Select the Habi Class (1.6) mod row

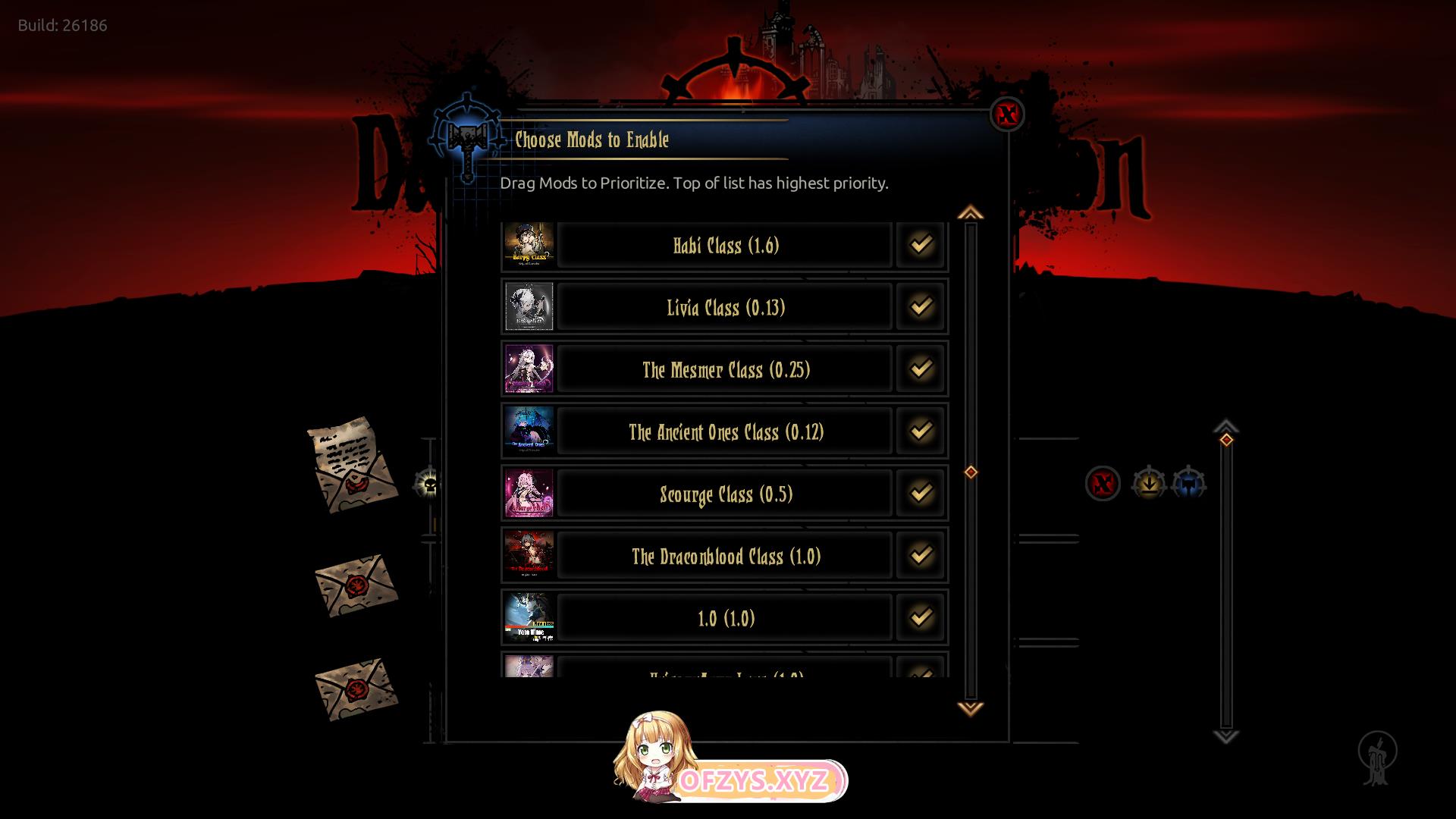pyautogui.click(x=725, y=245)
